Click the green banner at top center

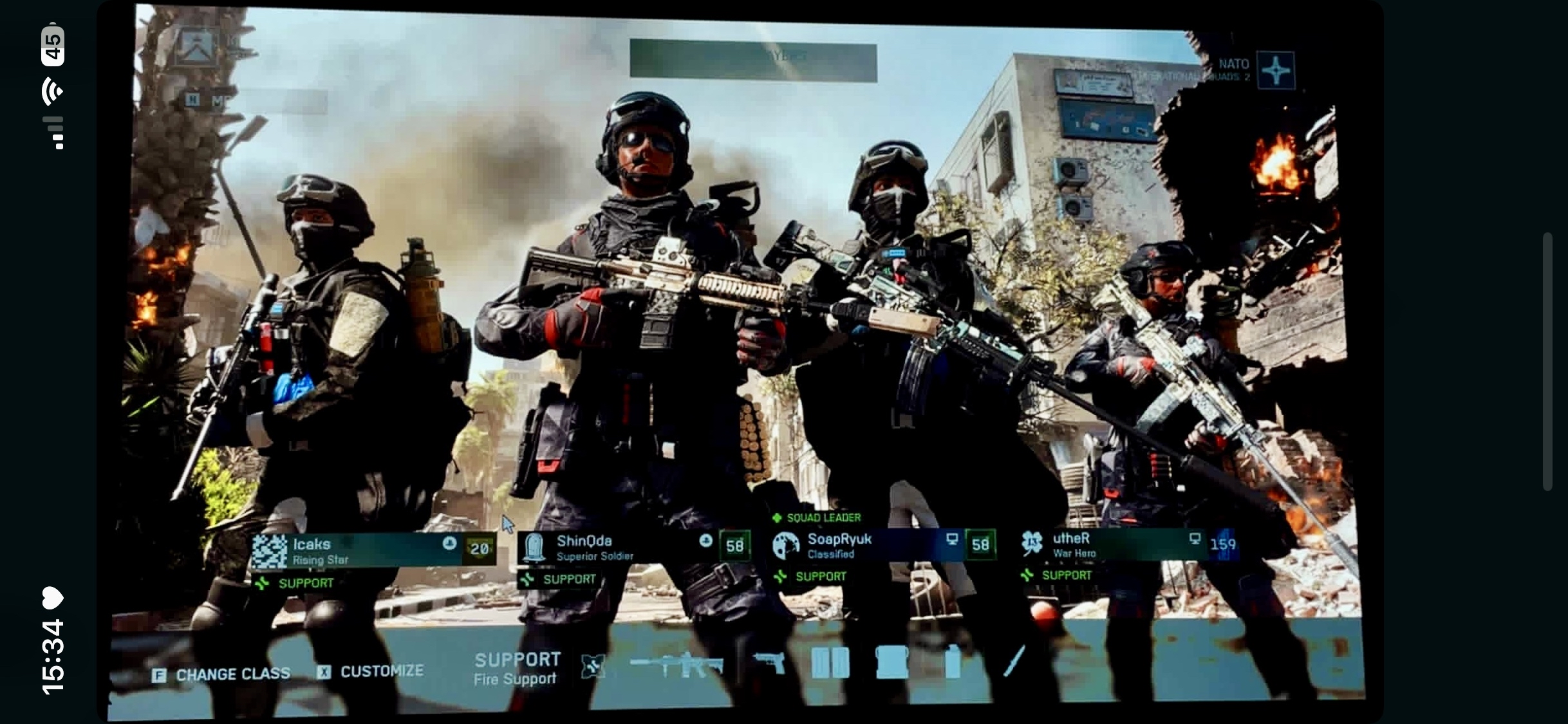[x=753, y=61]
